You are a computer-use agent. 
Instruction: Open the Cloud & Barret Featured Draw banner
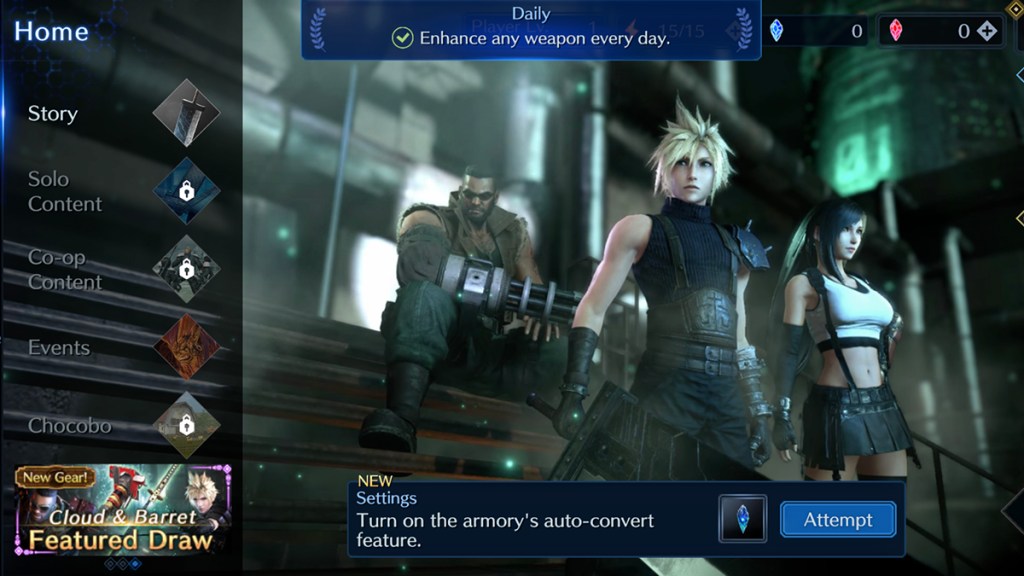click(x=123, y=510)
